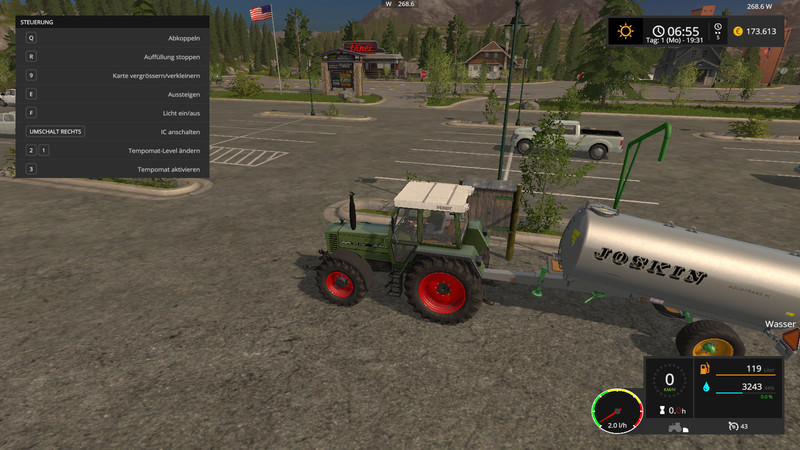Screen dimensions: 800x450
Task: Toggle the cruise control speed icon
Action: (732, 426)
